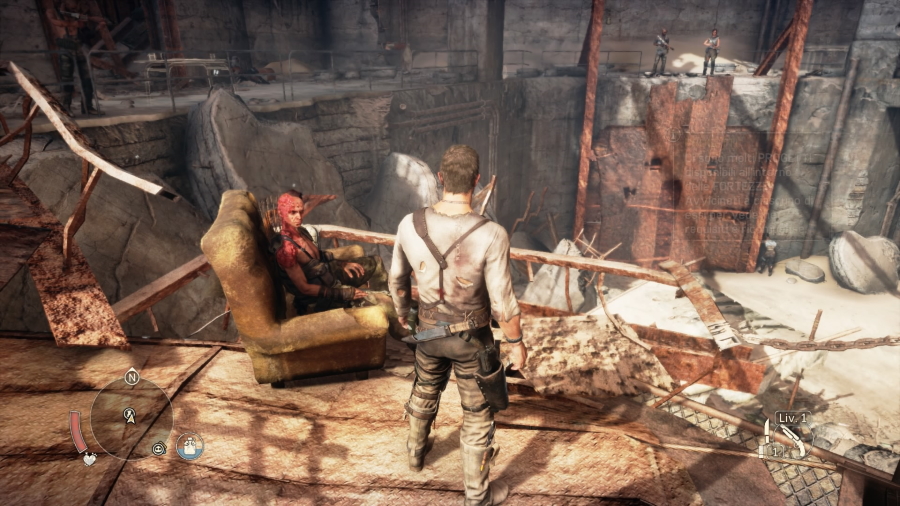
Task: Click the water canteen icon
Action: 190,446
